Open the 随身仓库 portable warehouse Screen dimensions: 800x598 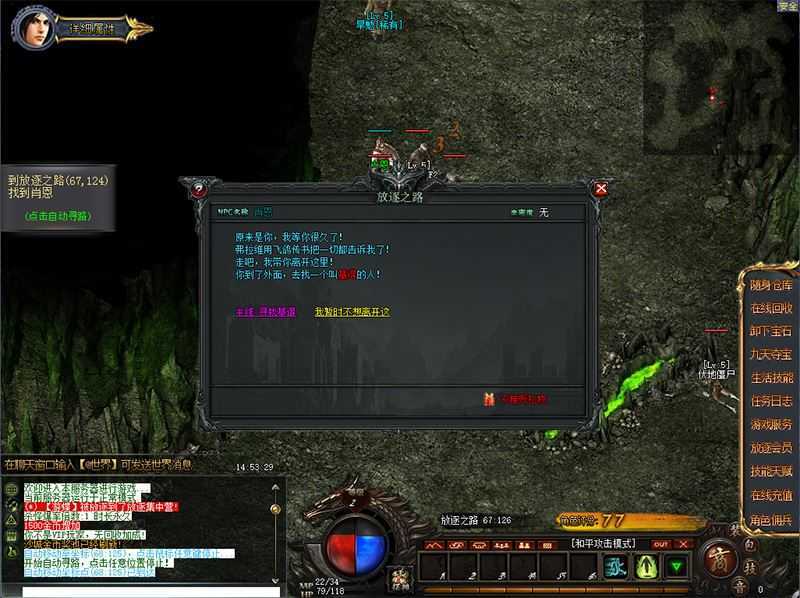[x=771, y=285]
